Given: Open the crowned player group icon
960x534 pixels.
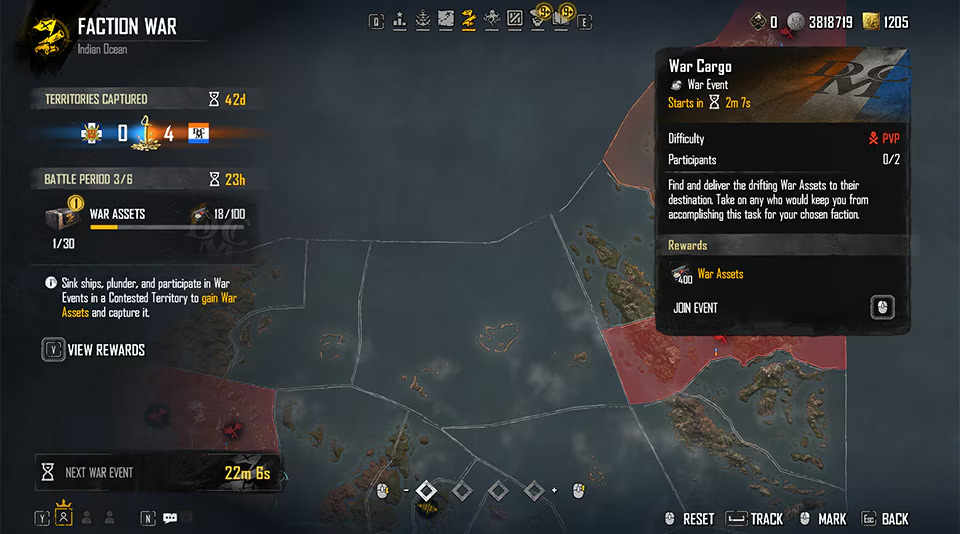Looking at the screenshot, I should (x=64, y=517).
